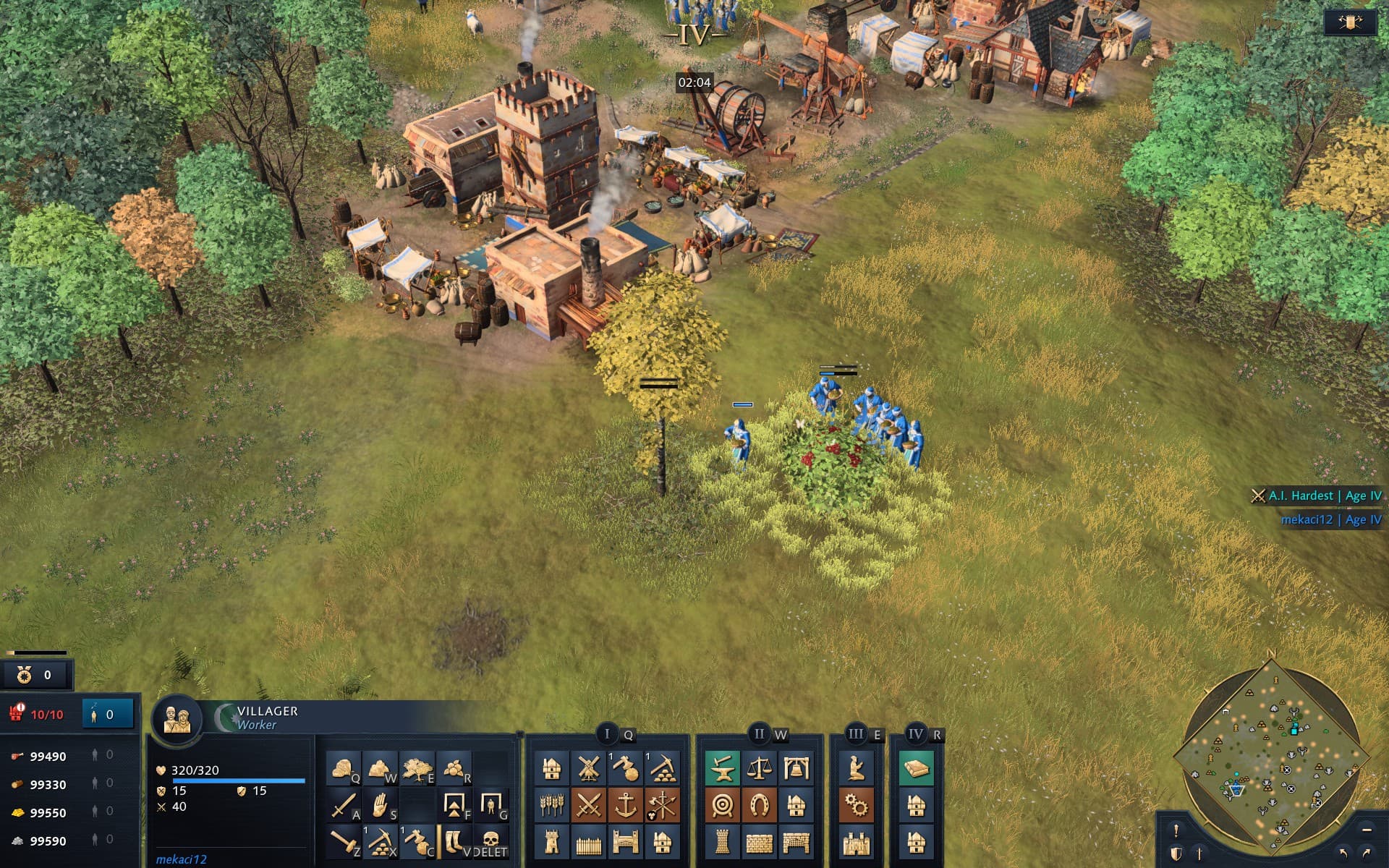Build an Archery Range using the target icon
This screenshot has width=1389, height=868.
(x=721, y=805)
